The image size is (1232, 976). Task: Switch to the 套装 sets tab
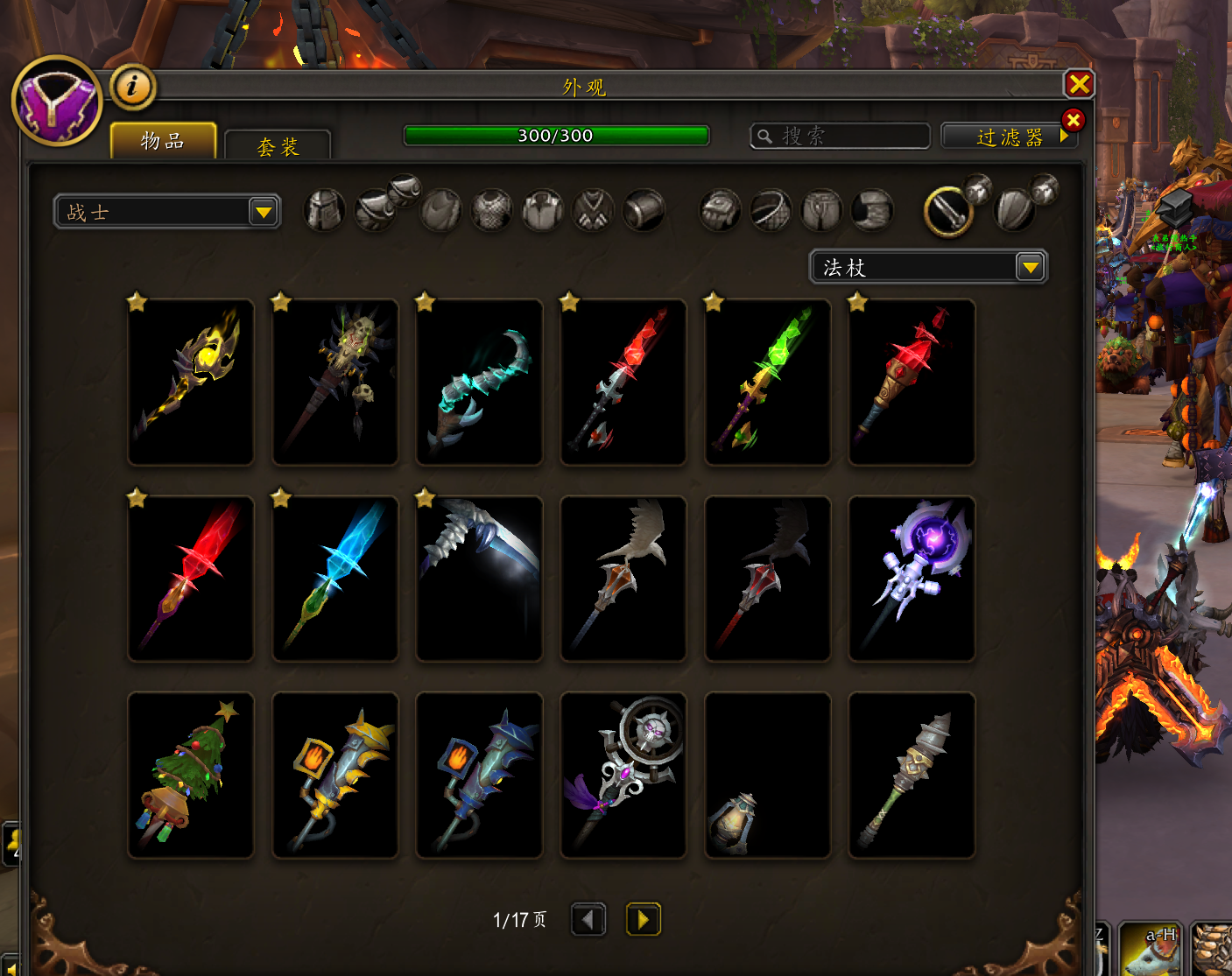click(x=278, y=146)
